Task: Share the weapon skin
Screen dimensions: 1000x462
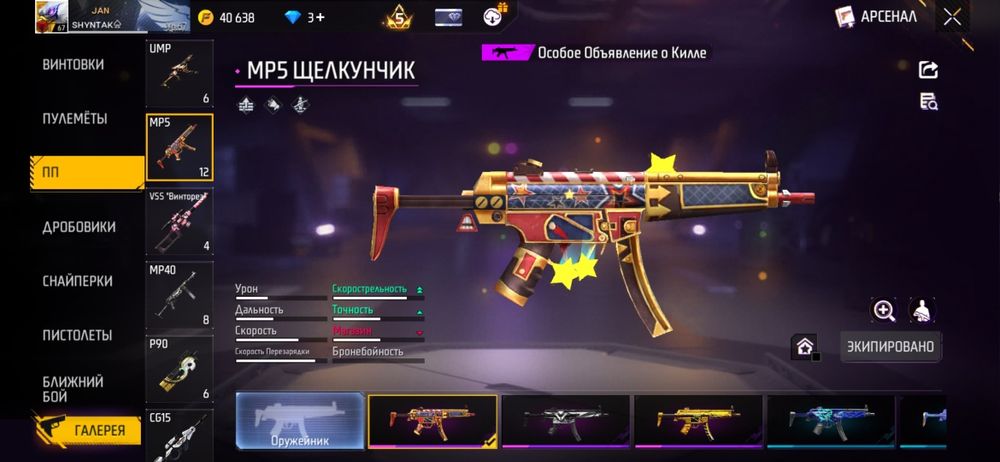Action: click(928, 69)
